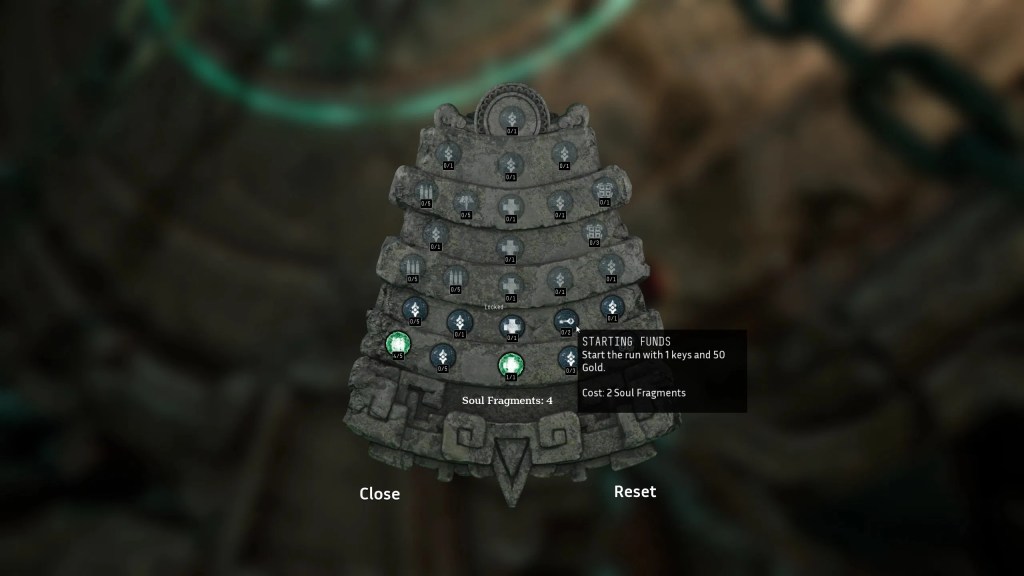Reset all spent Soul Fragments

pos(634,491)
